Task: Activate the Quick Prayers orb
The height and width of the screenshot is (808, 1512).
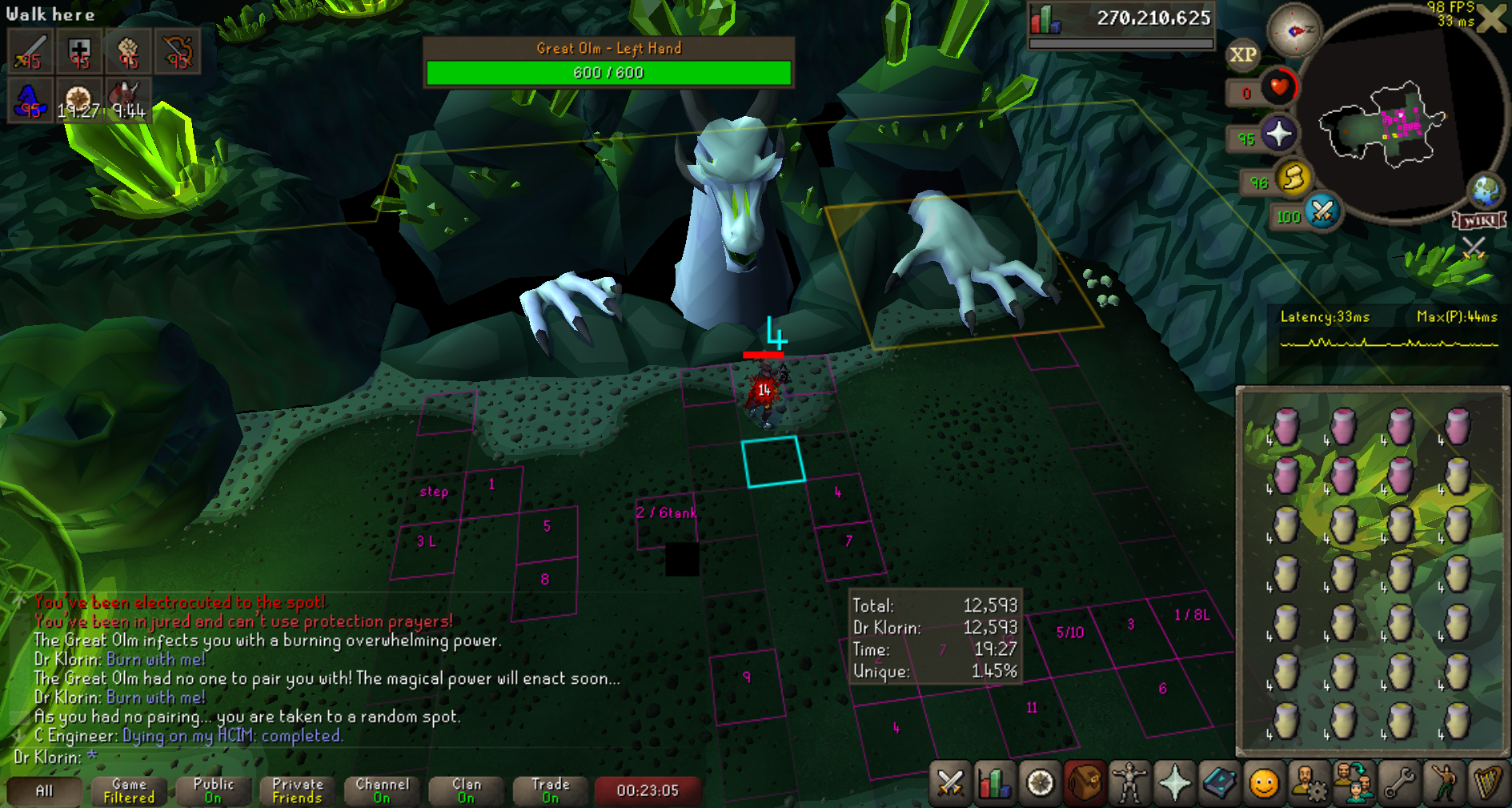Action: point(1278,134)
